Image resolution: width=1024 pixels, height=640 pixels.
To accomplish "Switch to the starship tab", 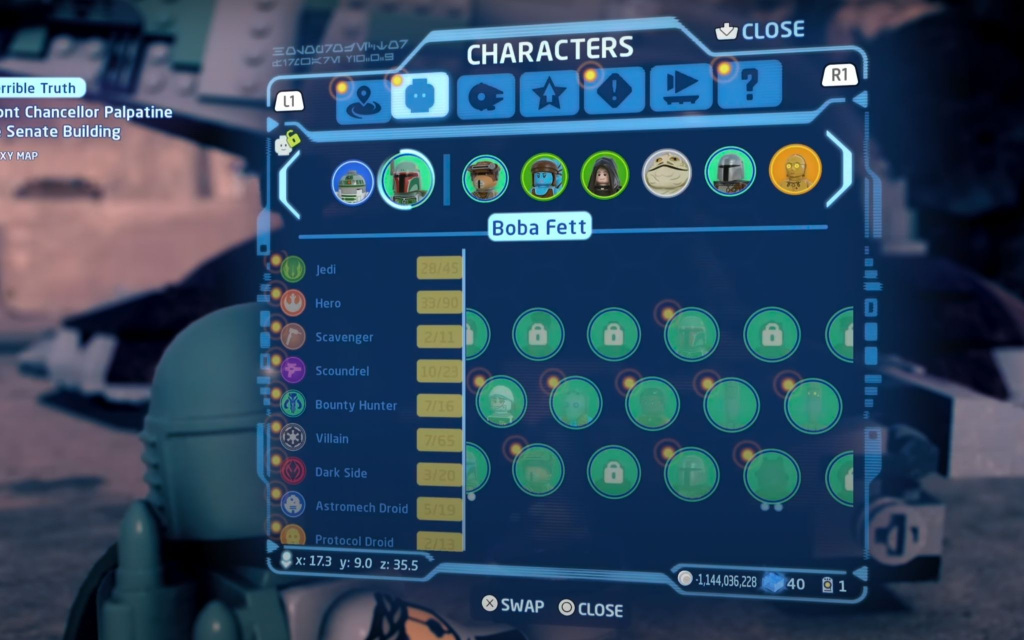I will (486, 97).
